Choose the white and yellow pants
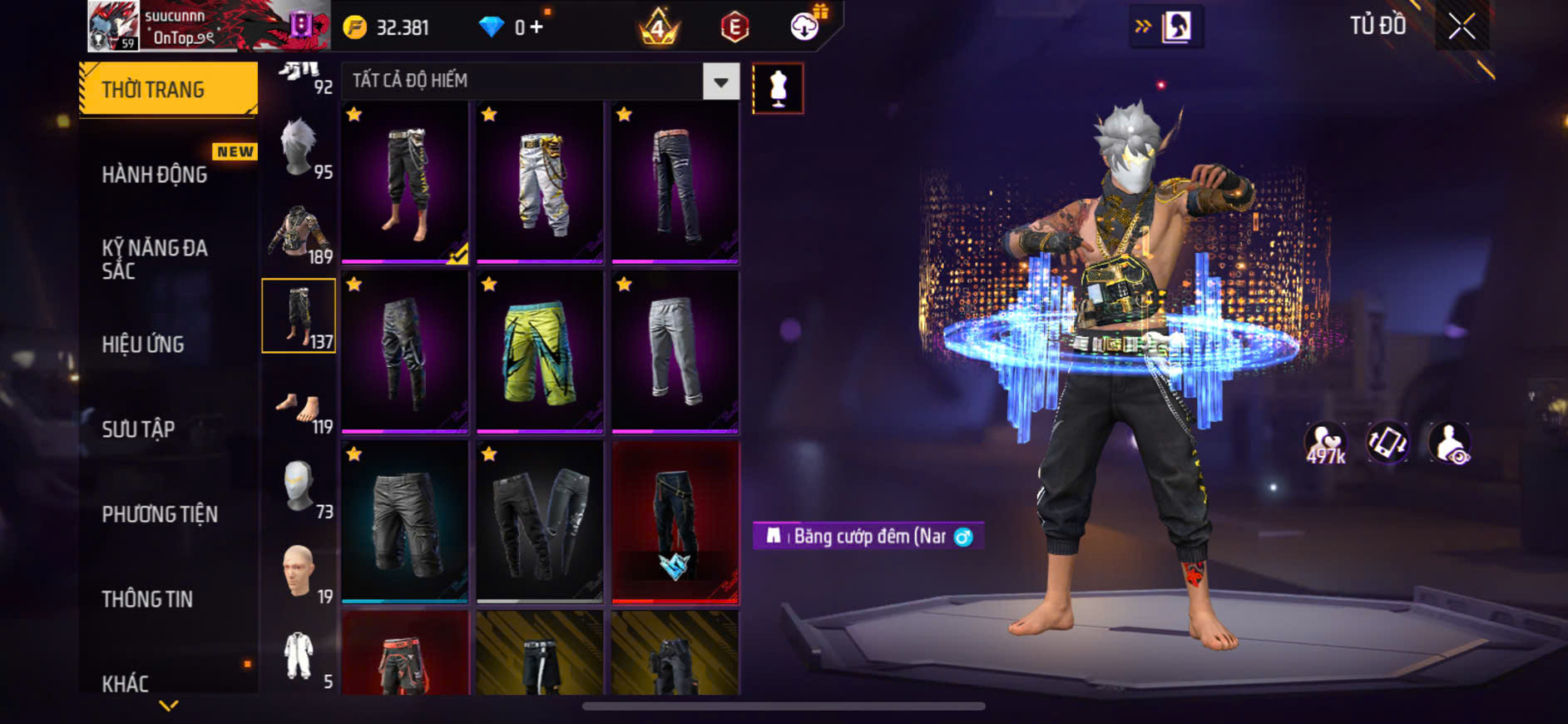 (x=539, y=181)
